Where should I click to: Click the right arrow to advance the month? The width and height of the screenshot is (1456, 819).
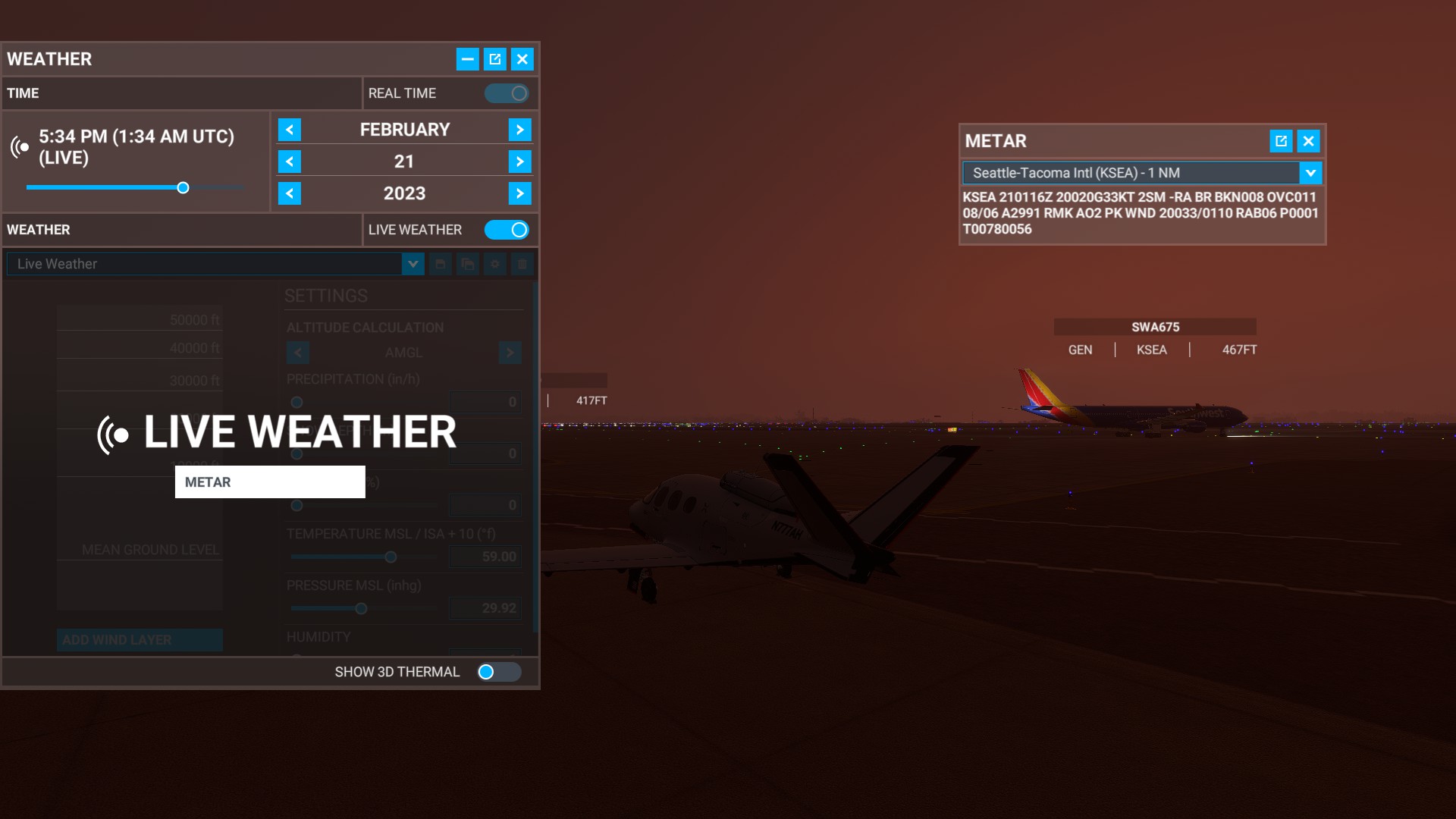(520, 129)
